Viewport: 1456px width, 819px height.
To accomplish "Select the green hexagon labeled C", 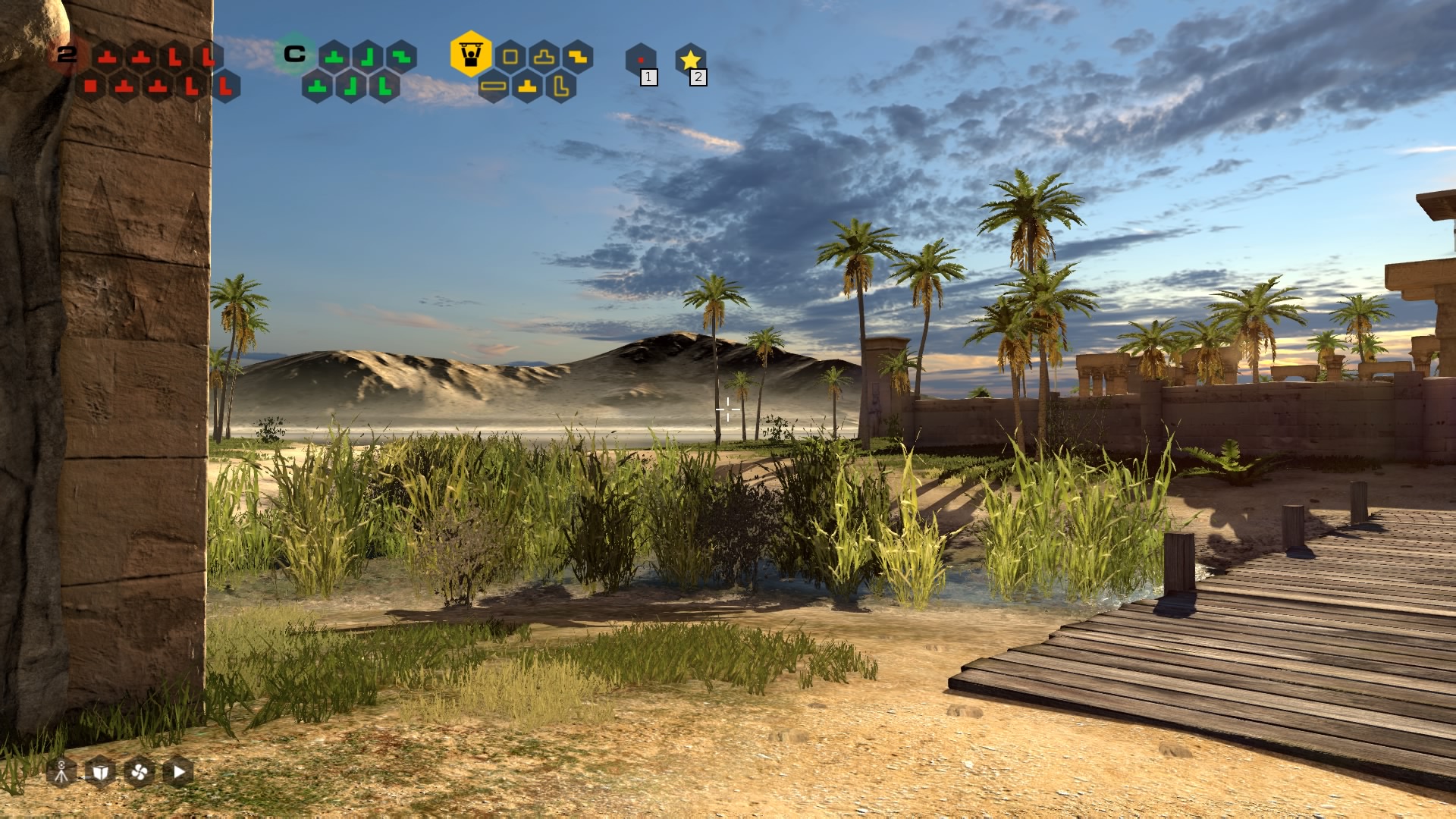I will tap(294, 54).
